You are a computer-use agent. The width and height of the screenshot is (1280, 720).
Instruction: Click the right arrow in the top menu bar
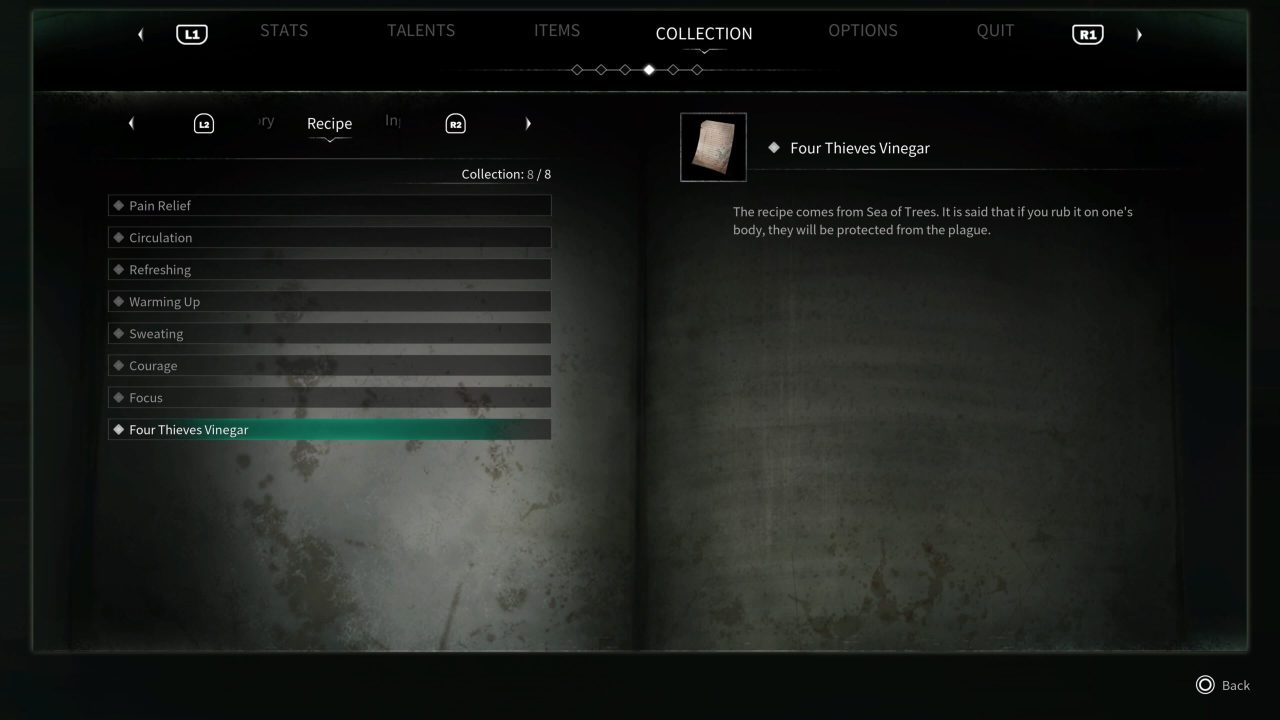(x=1139, y=33)
